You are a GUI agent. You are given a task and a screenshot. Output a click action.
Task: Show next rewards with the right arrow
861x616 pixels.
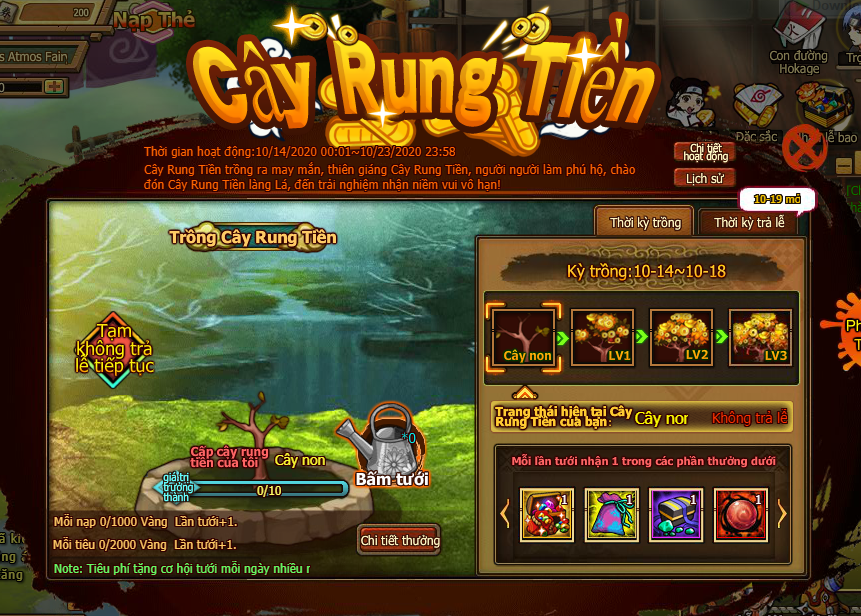coord(782,514)
